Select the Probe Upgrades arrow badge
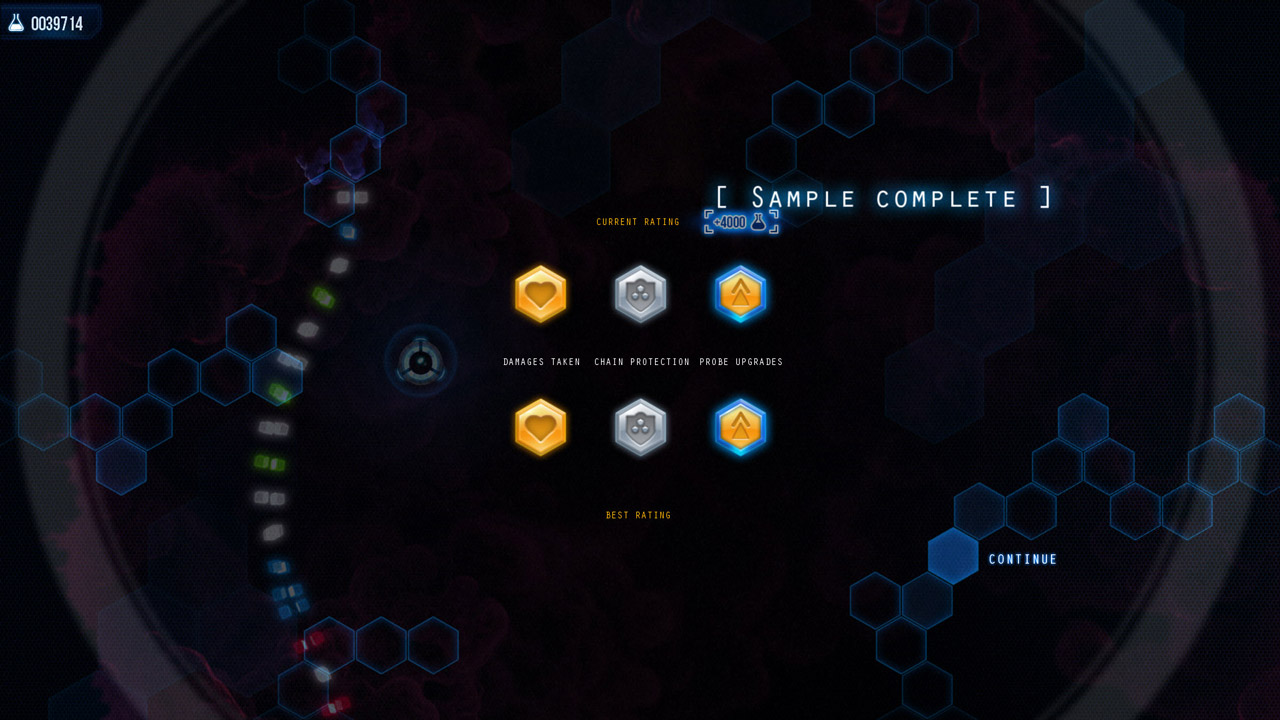 coord(740,294)
